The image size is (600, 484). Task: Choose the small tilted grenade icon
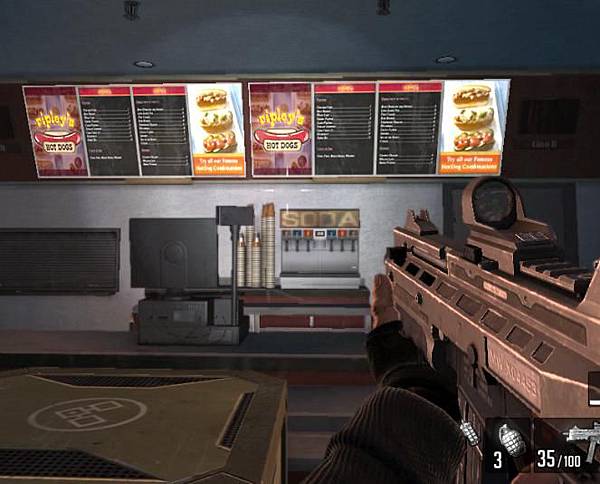click(x=471, y=432)
